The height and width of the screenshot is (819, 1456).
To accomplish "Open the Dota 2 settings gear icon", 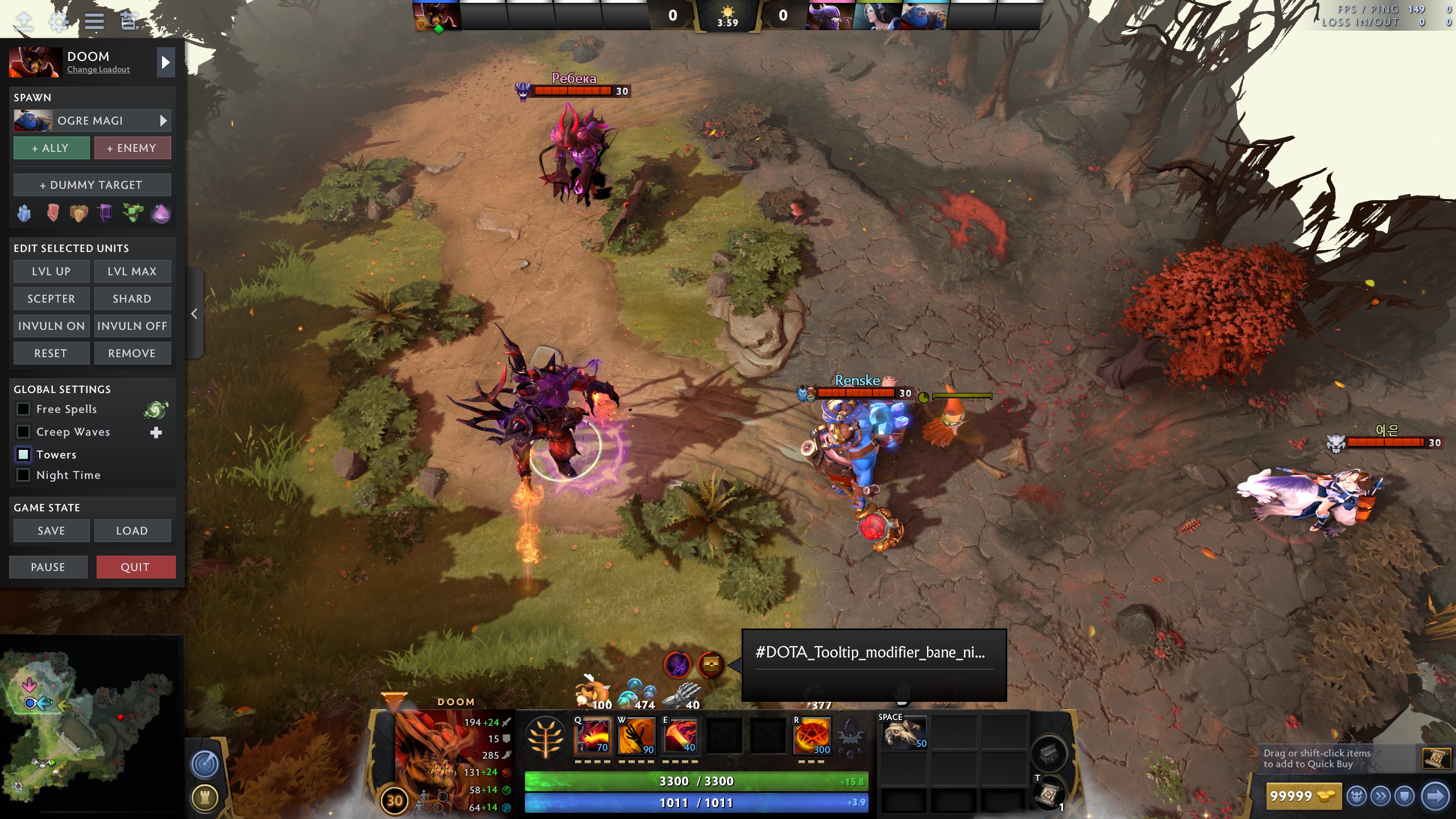I will click(58, 22).
